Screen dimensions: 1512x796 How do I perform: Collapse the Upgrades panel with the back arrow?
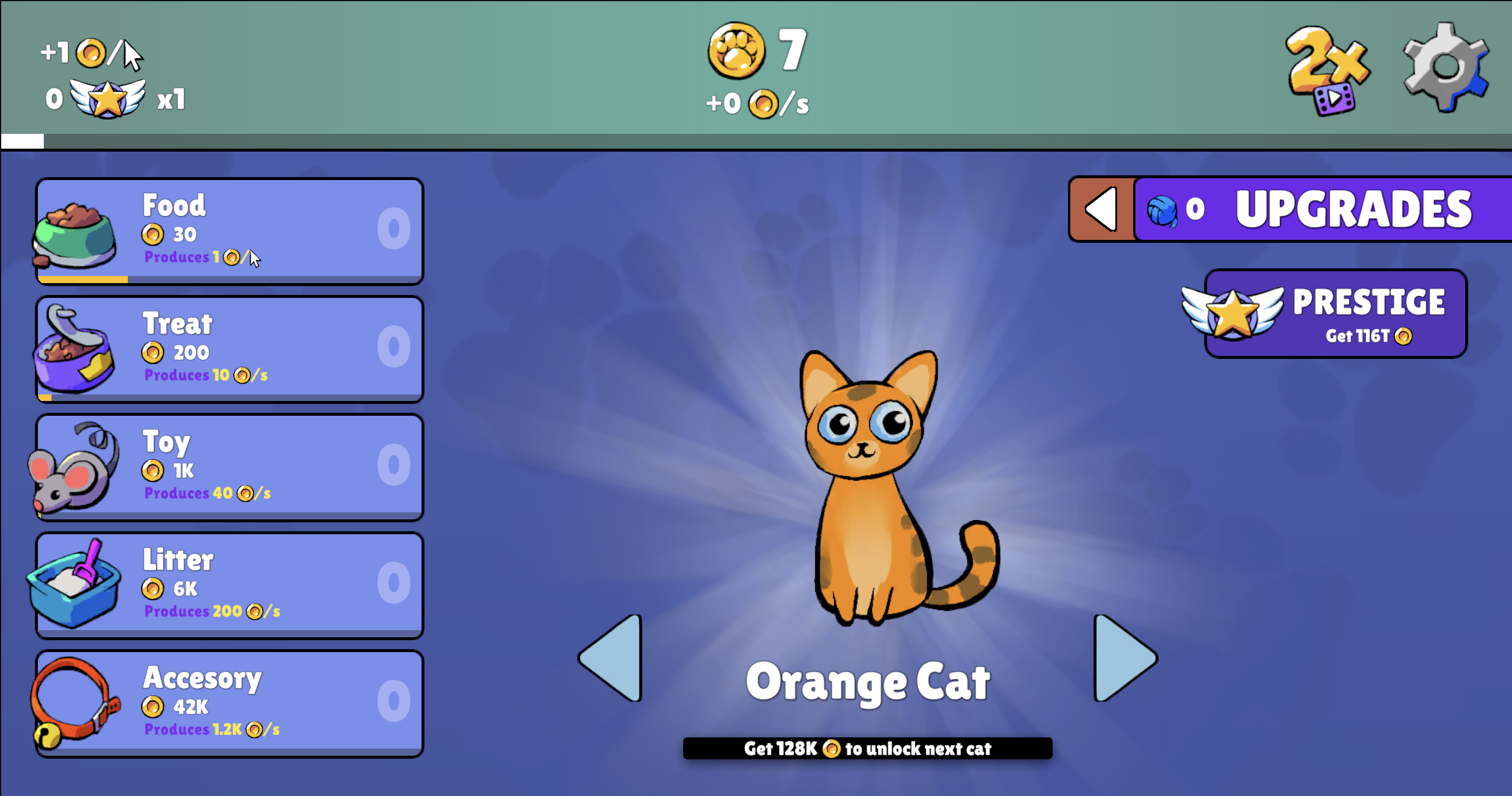pos(1102,208)
